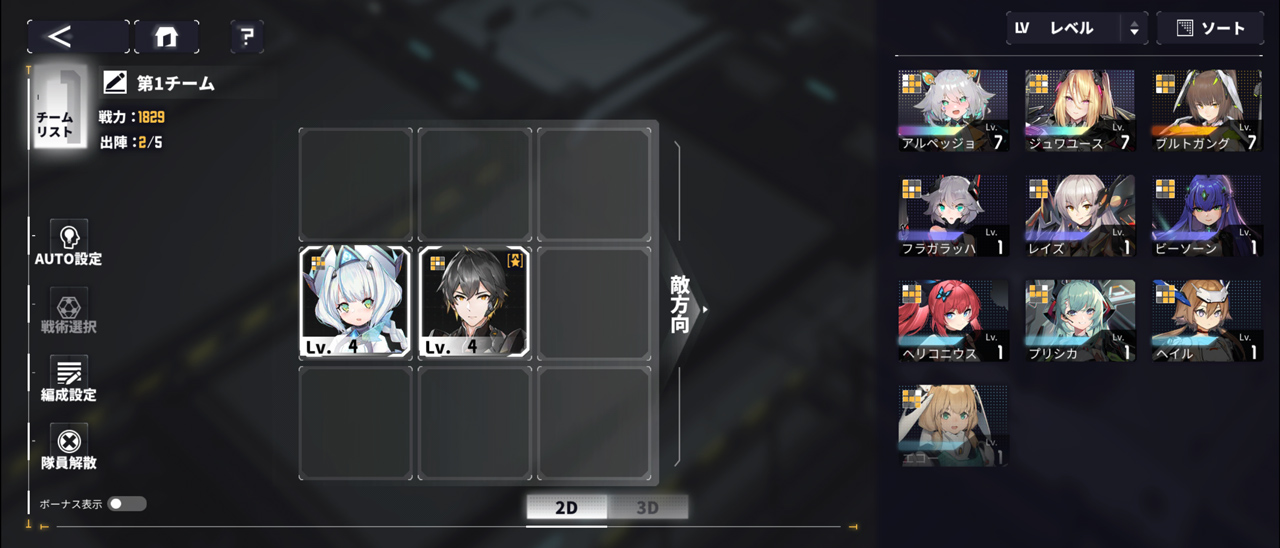
Task: Toggle the ボーナス表示 switch
Action: 127,504
